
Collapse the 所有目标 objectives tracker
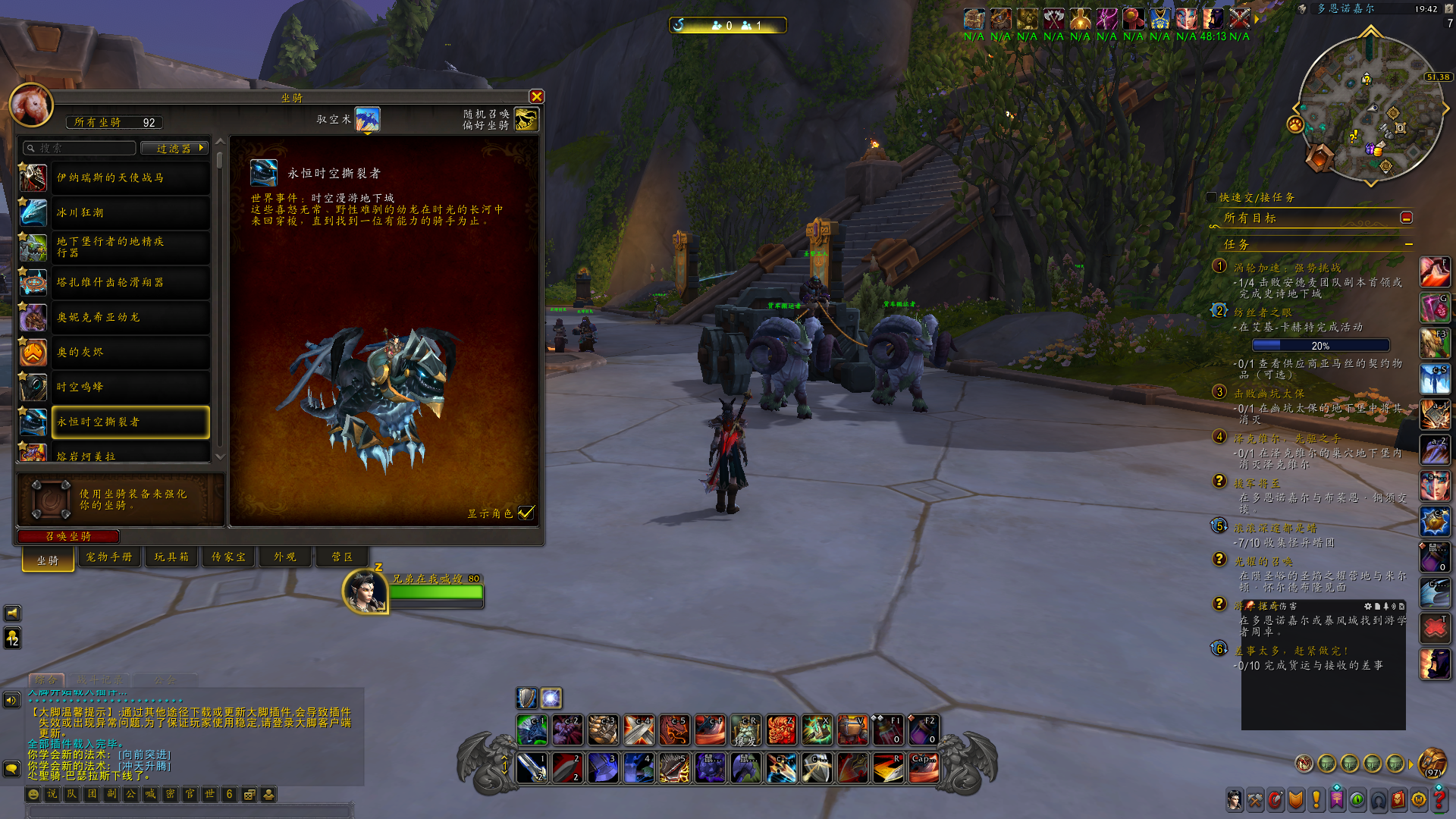coord(1406,218)
